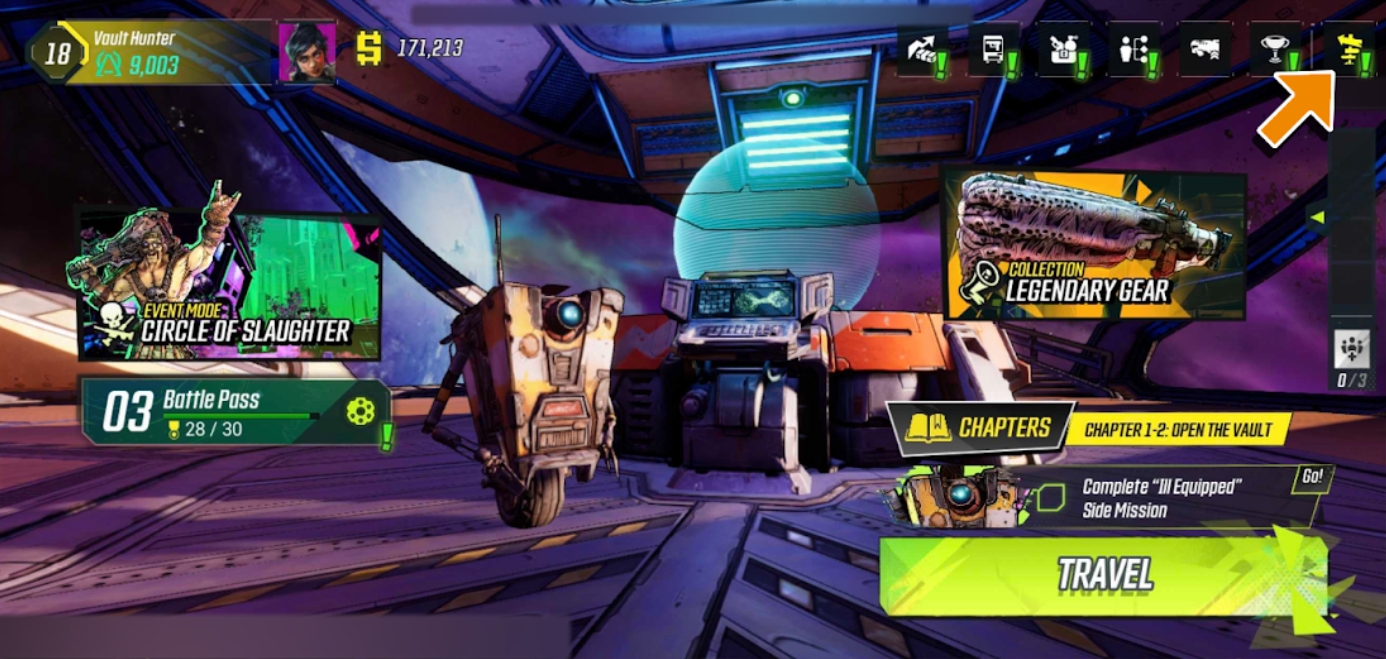Open the skill tree icon
Image resolution: width=1386 pixels, height=659 pixels.
coord(1133,50)
